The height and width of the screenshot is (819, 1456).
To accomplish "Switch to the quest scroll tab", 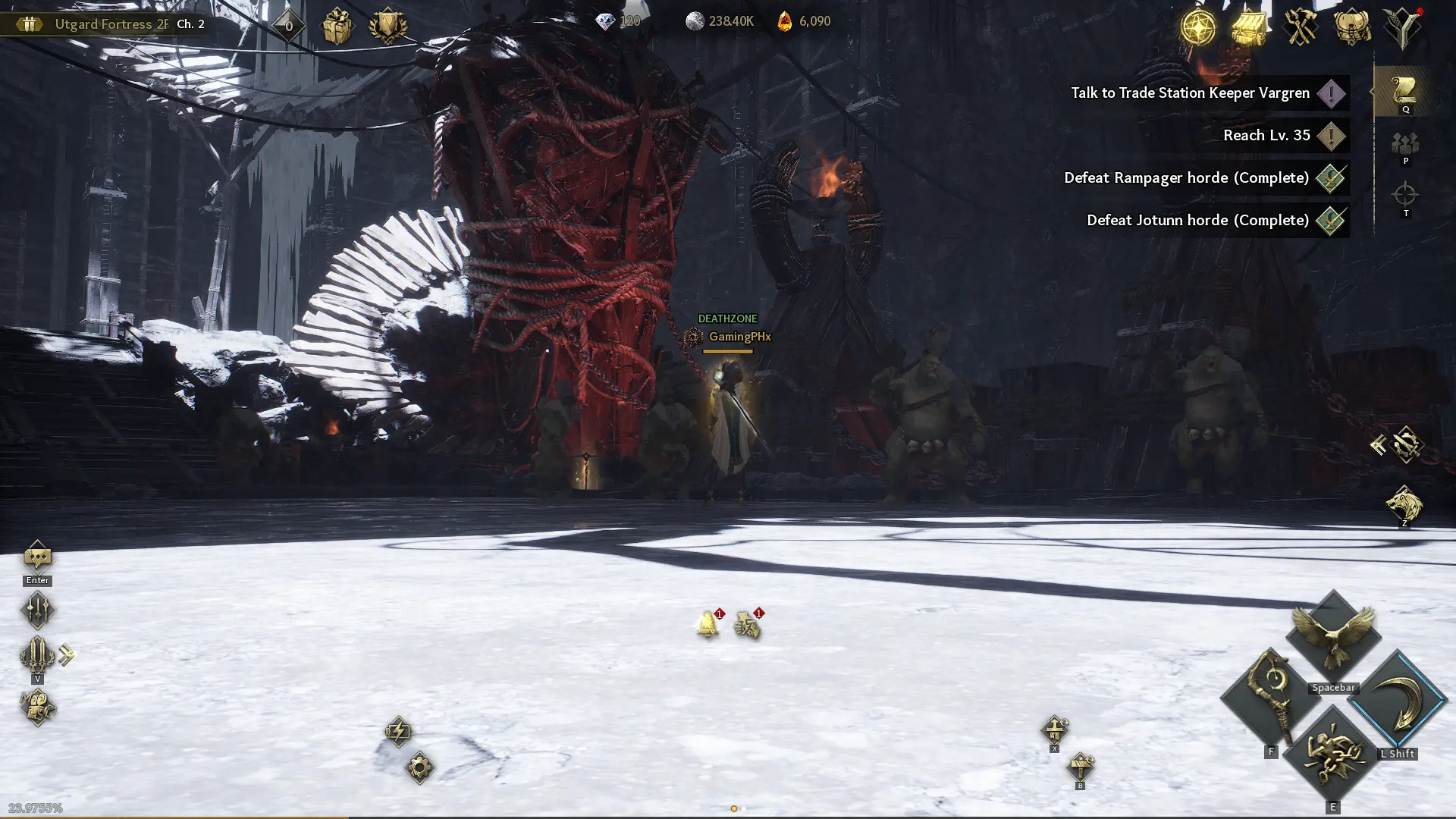I will (1404, 91).
